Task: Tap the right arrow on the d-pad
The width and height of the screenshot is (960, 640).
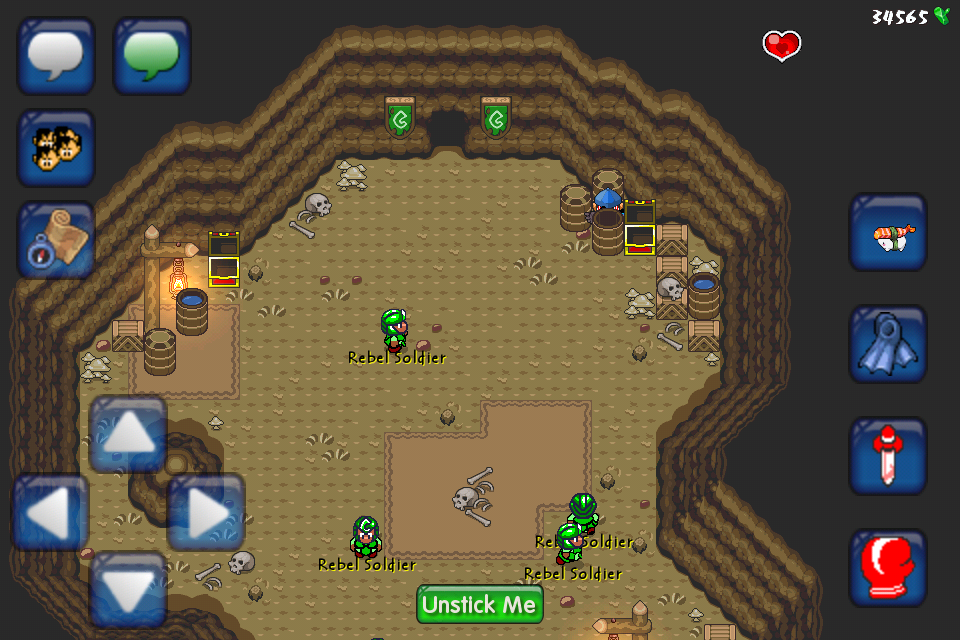Action: [206, 512]
